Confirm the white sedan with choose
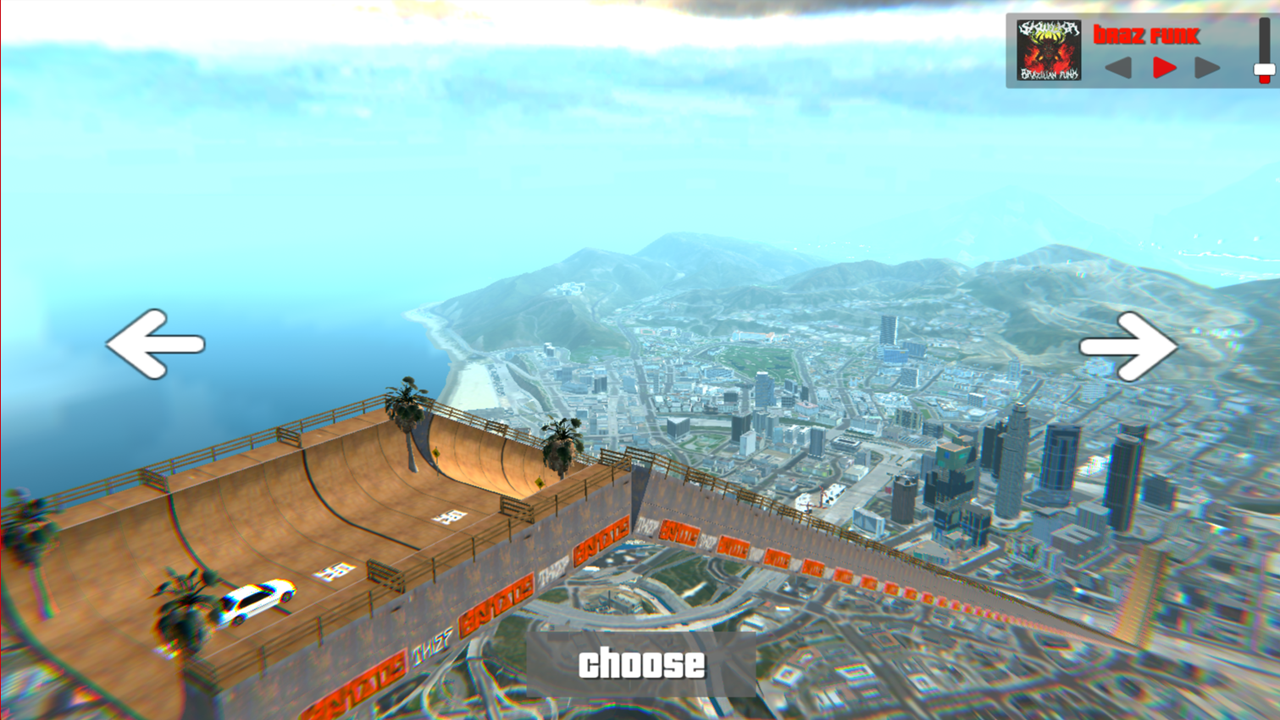The width and height of the screenshot is (1280, 720). tap(641, 660)
